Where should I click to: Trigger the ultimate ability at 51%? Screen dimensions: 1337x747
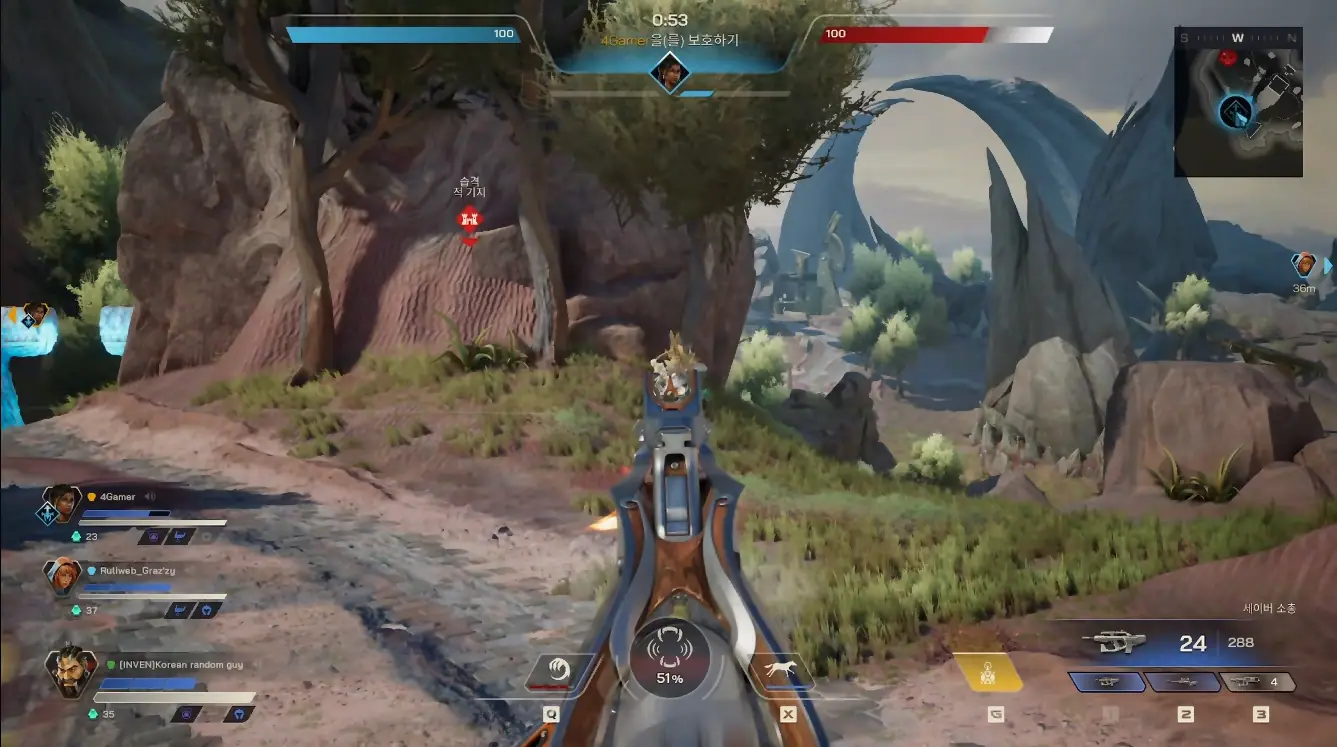tap(669, 660)
